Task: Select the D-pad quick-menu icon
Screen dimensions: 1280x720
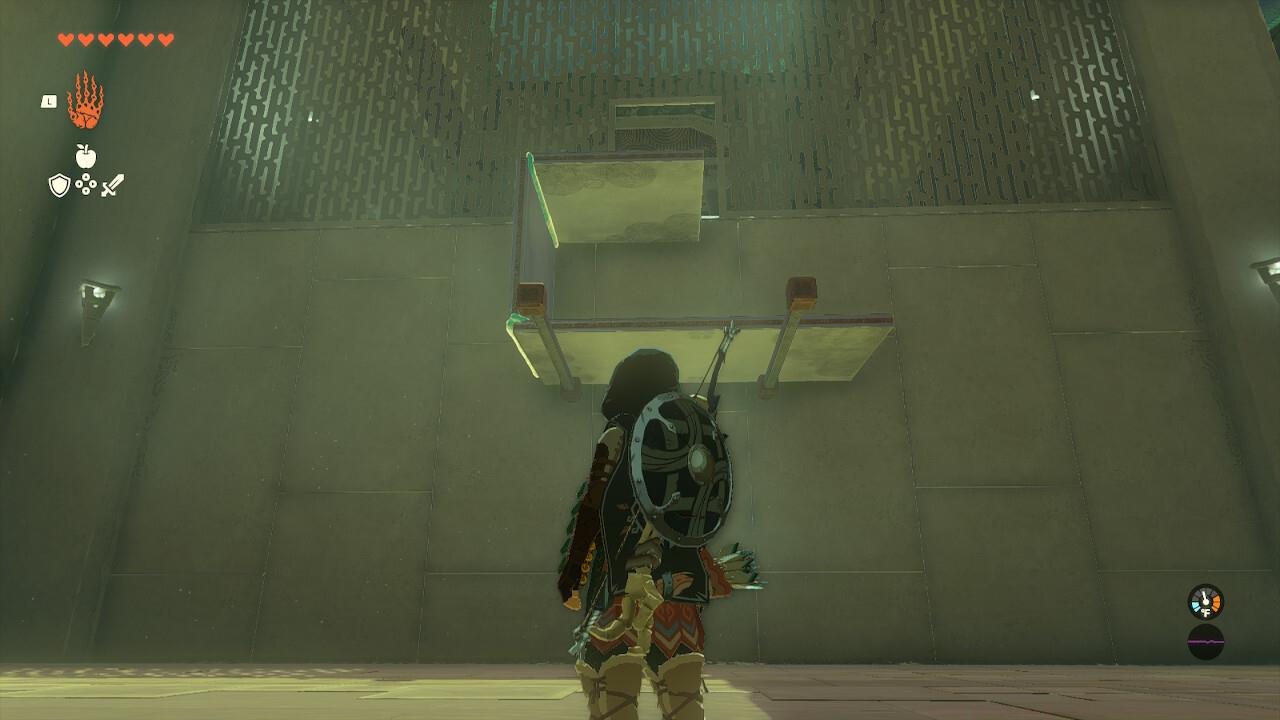Action: point(86,184)
